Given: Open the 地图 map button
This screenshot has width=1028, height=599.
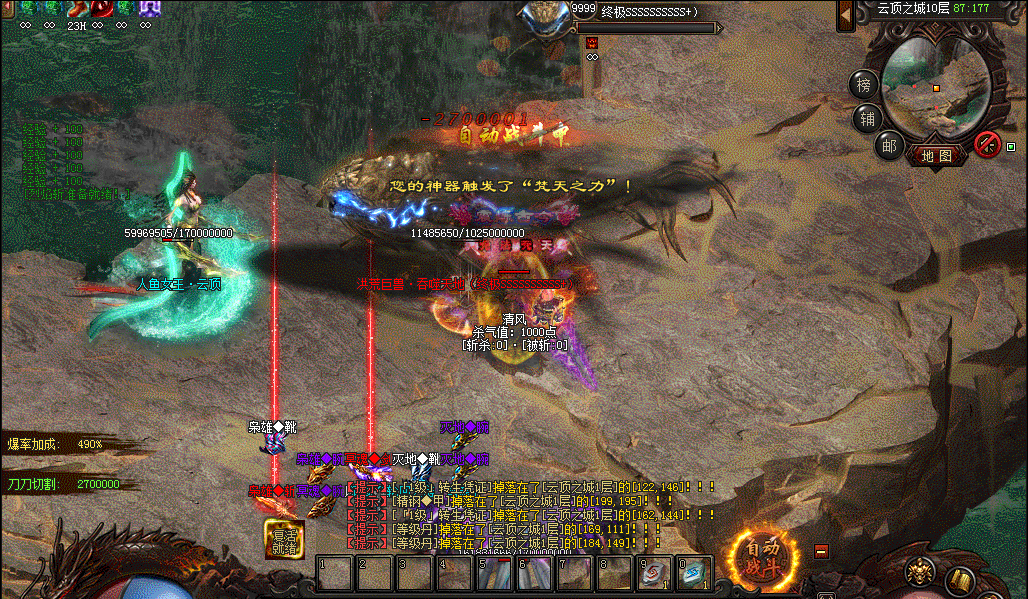Looking at the screenshot, I should click(937, 156).
